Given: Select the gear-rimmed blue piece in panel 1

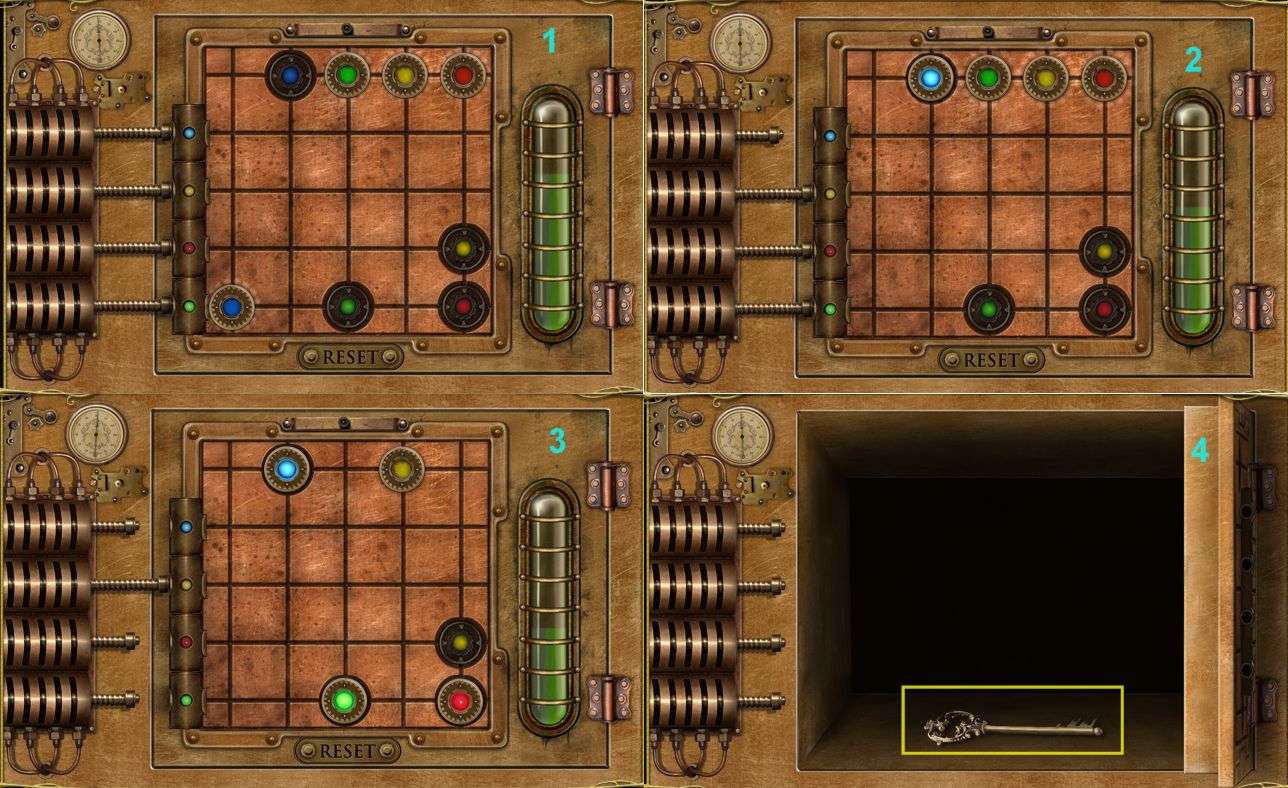Looking at the screenshot, I should 231,307.
